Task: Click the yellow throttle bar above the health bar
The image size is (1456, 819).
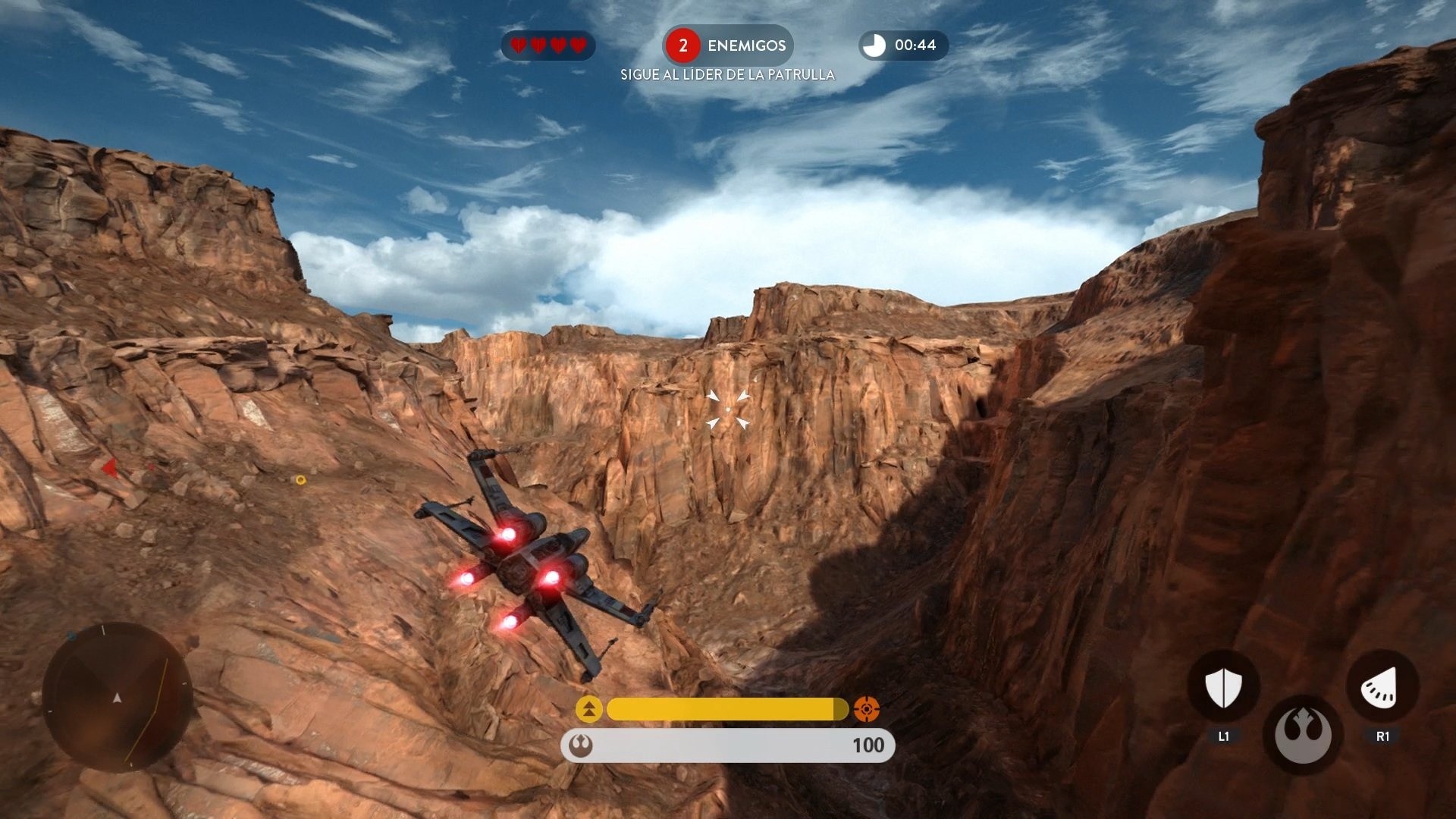Action: pyautogui.click(x=726, y=709)
